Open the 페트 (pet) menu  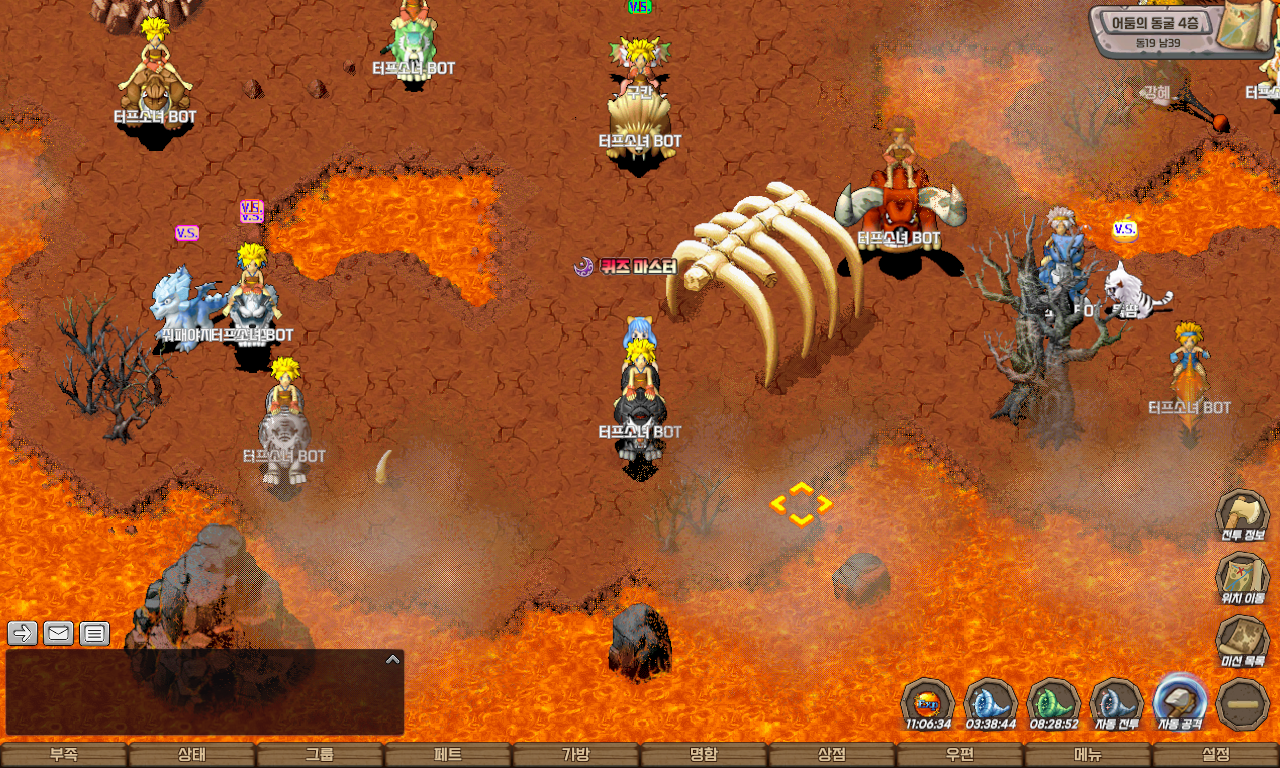coord(448,755)
